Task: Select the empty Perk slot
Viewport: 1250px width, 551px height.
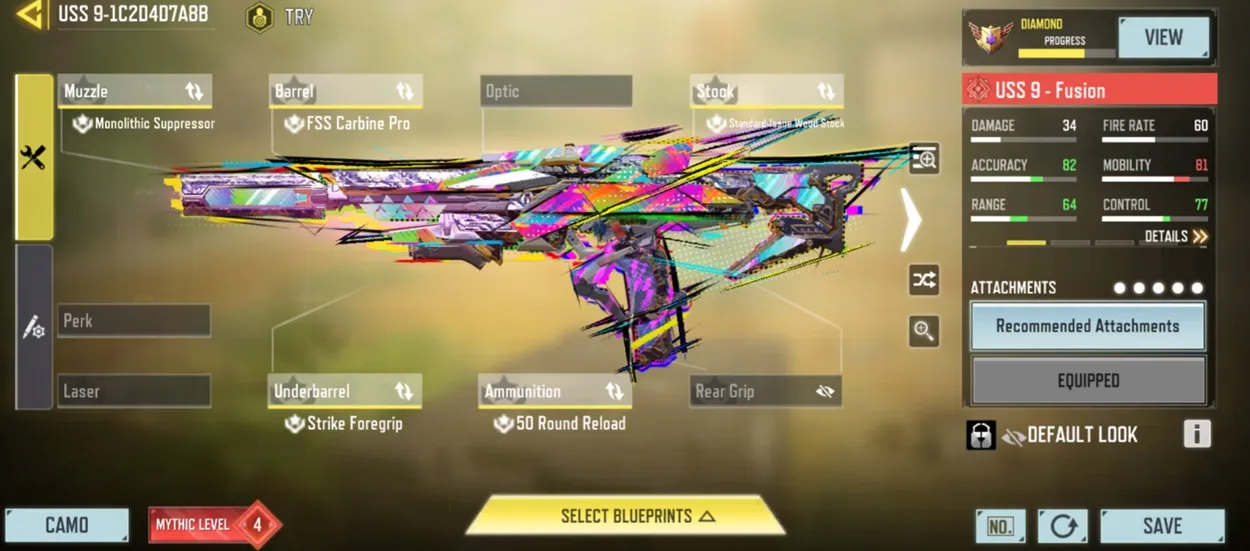Action: (134, 321)
